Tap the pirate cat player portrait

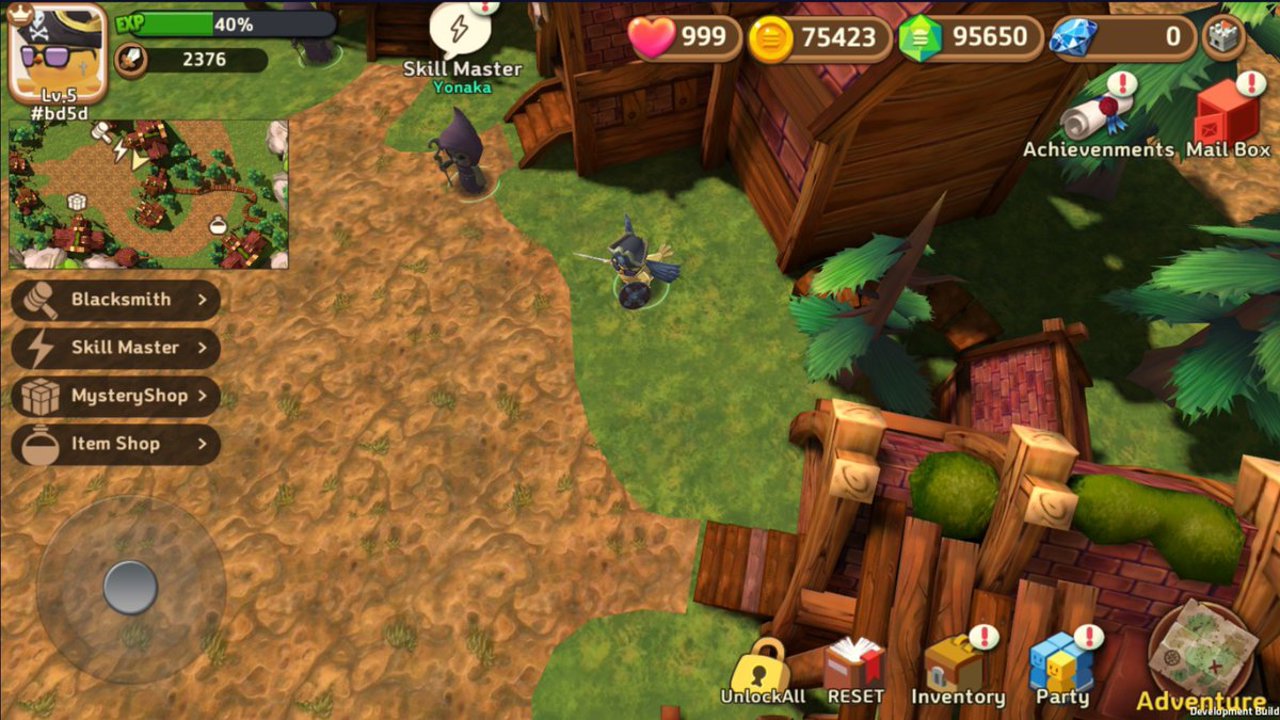(x=57, y=52)
